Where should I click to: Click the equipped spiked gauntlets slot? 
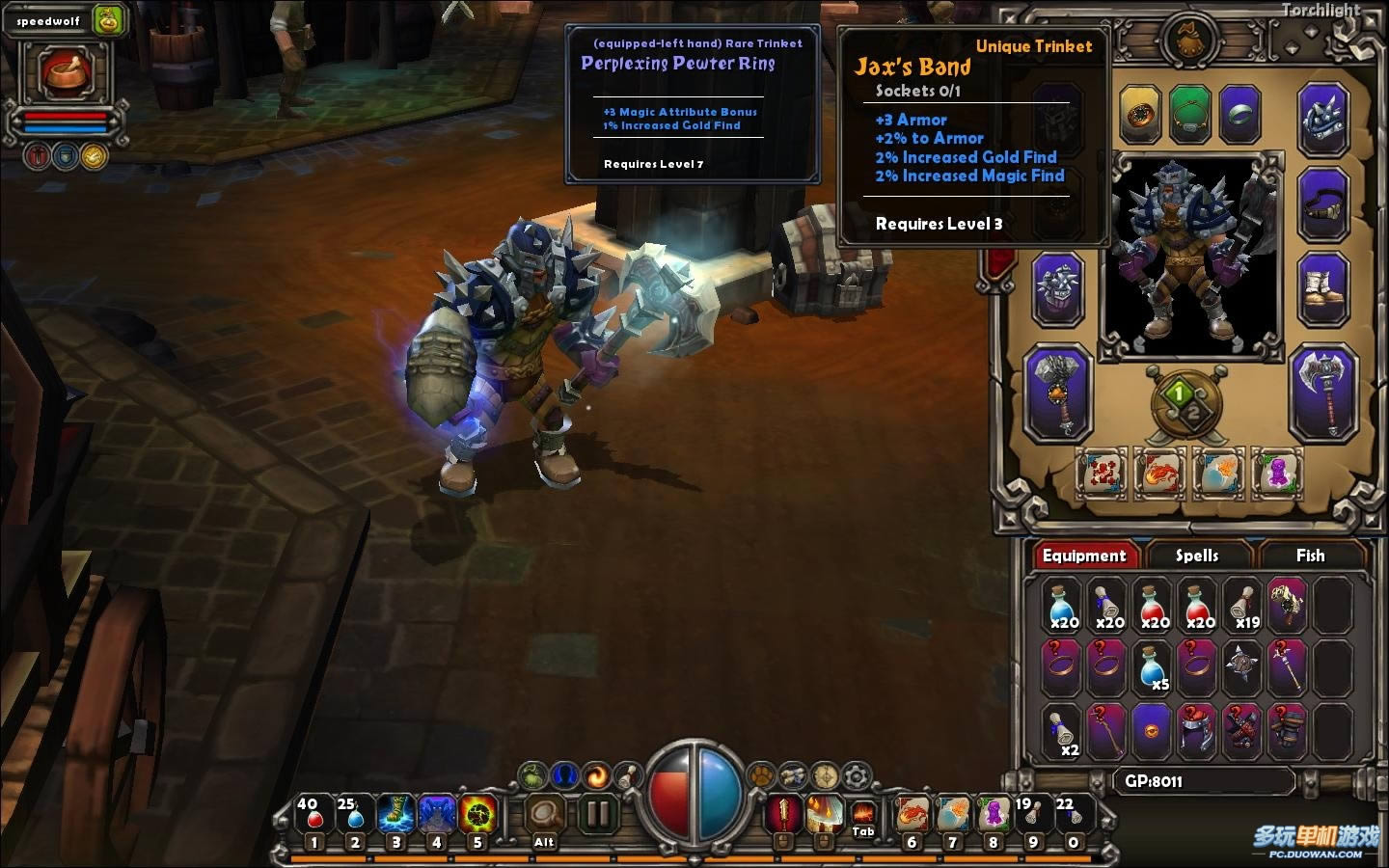click(x=1058, y=289)
